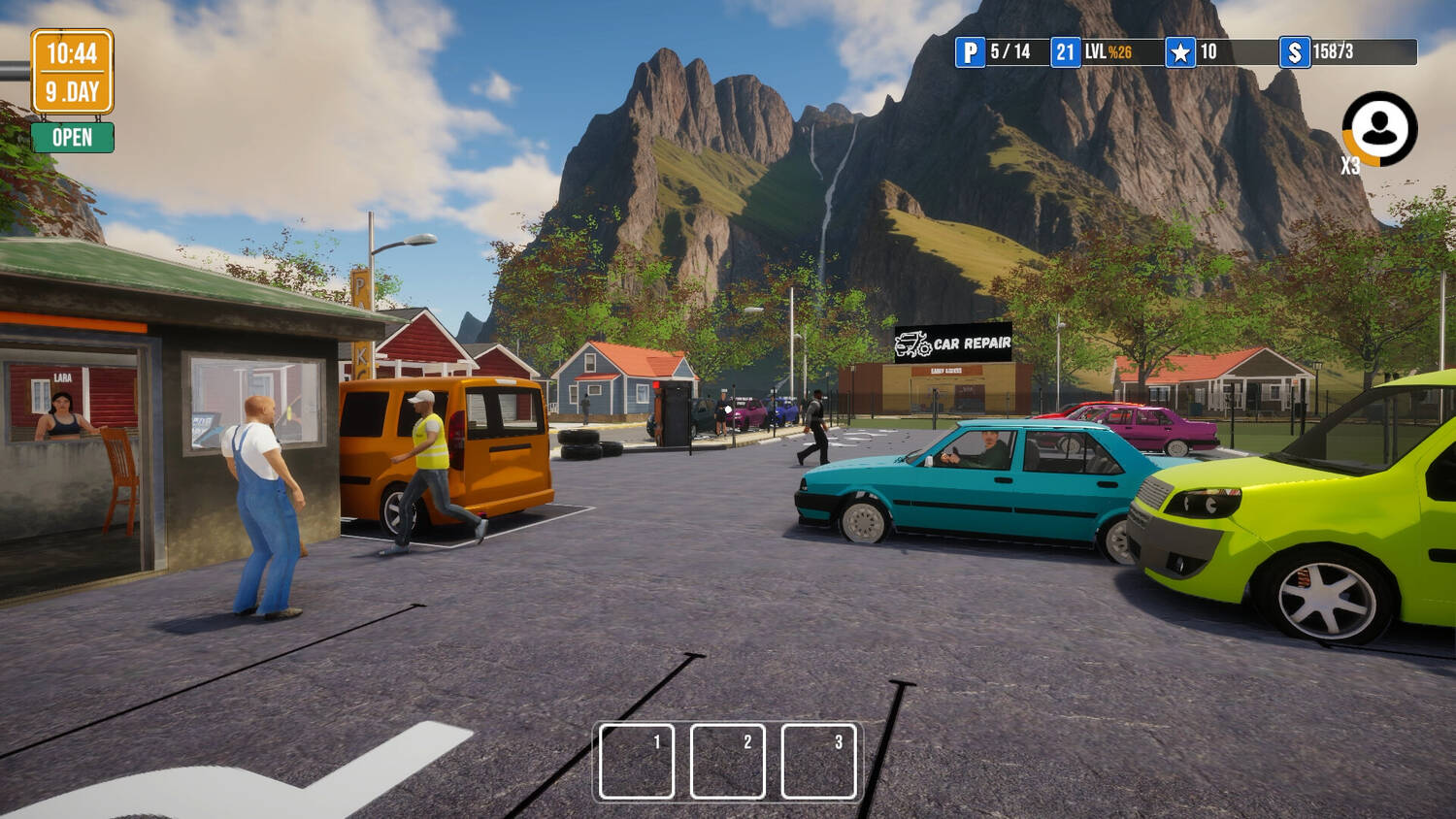Toggle the green OPEN status sign
1456x819 pixels.
click(x=72, y=138)
